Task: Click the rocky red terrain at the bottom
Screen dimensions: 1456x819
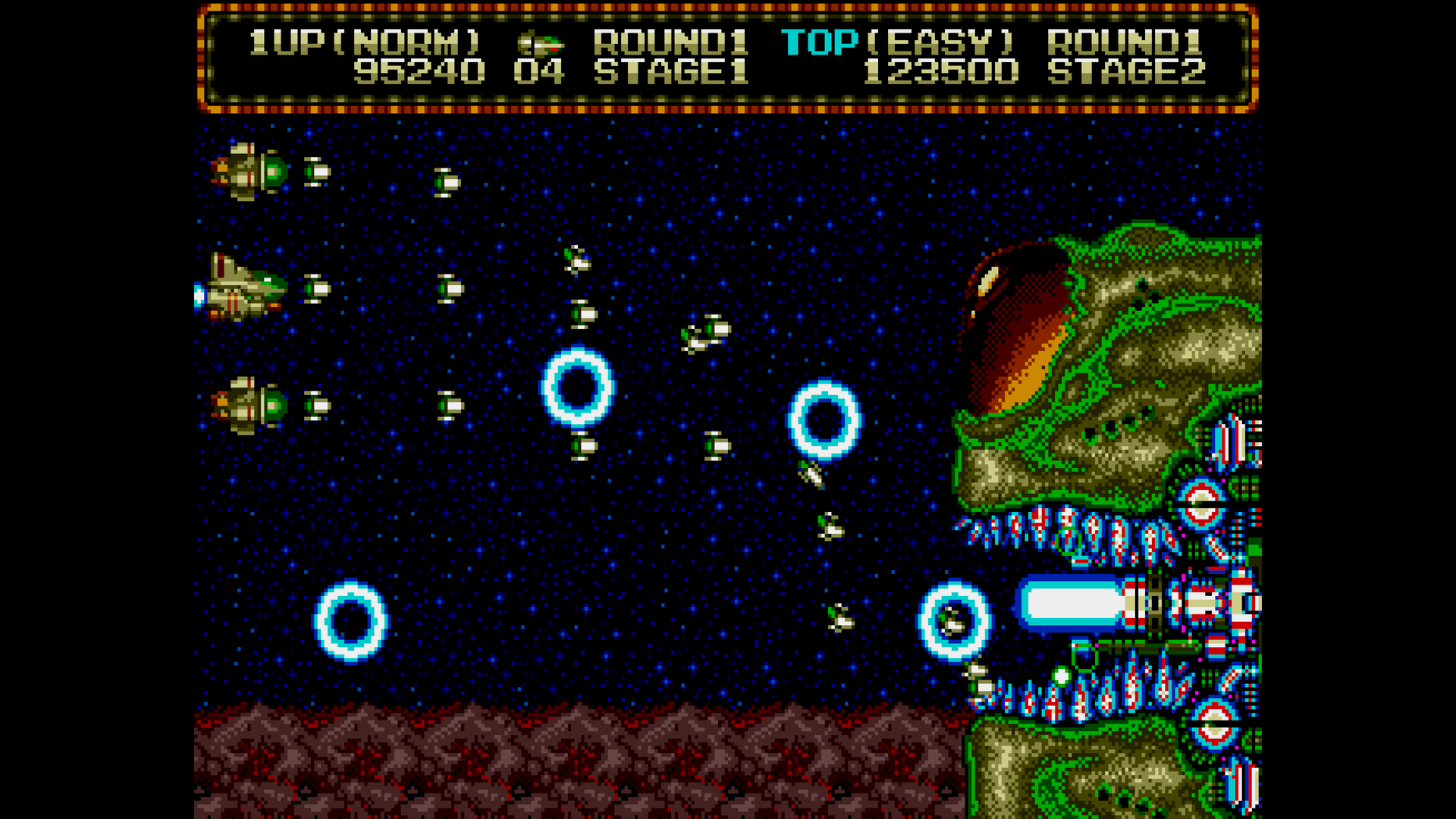Action: pyautogui.click(x=531, y=758)
